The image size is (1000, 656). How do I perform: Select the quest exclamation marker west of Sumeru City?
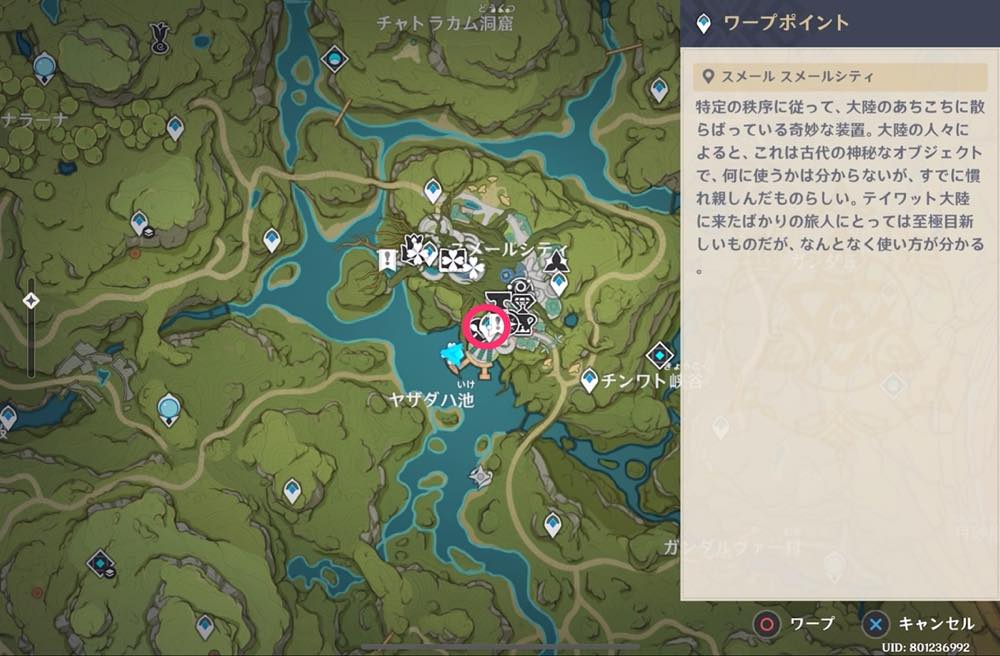point(386,261)
